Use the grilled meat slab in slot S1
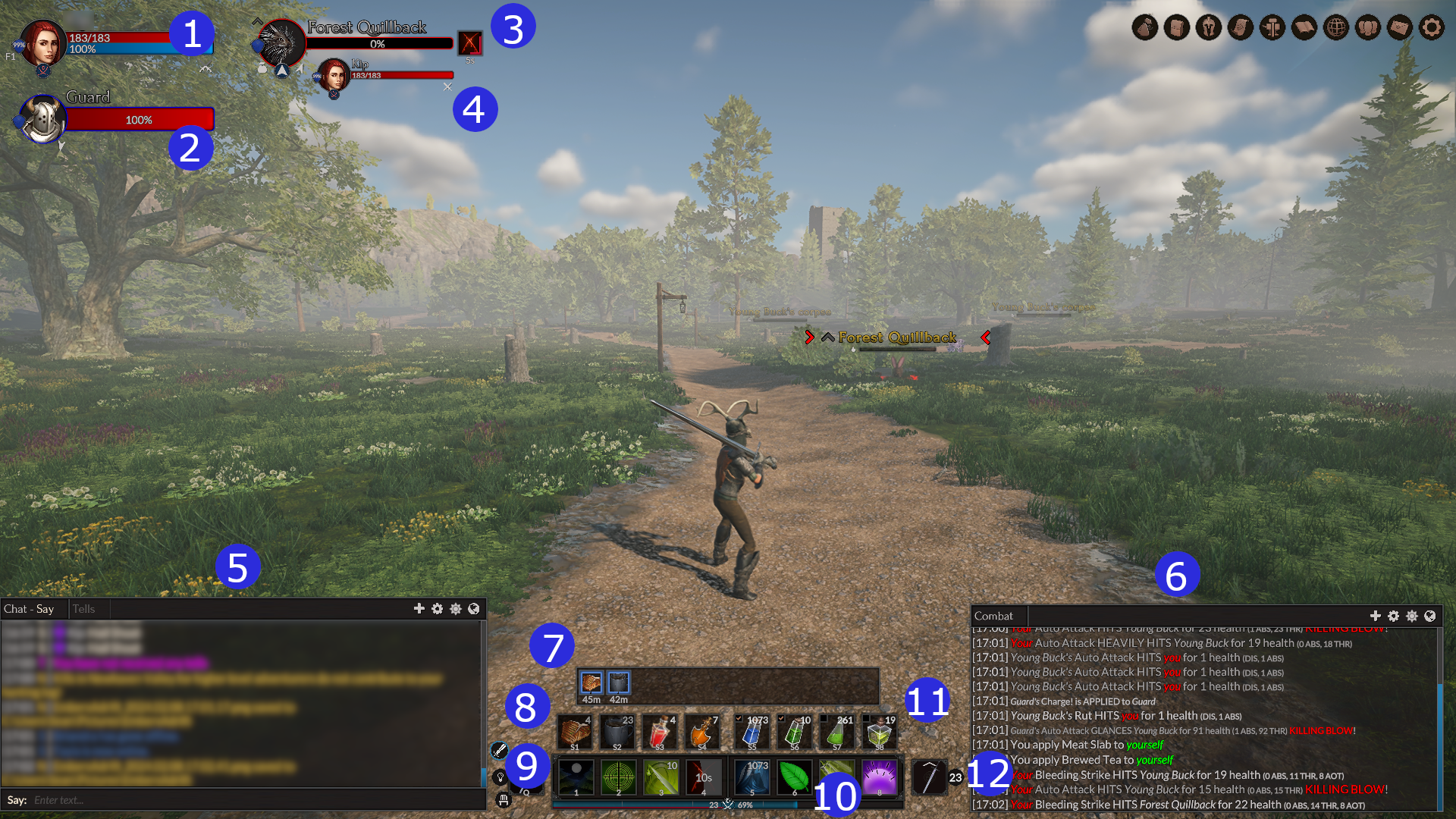The width and height of the screenshot is (1456, 819). [x=575, y=733]
